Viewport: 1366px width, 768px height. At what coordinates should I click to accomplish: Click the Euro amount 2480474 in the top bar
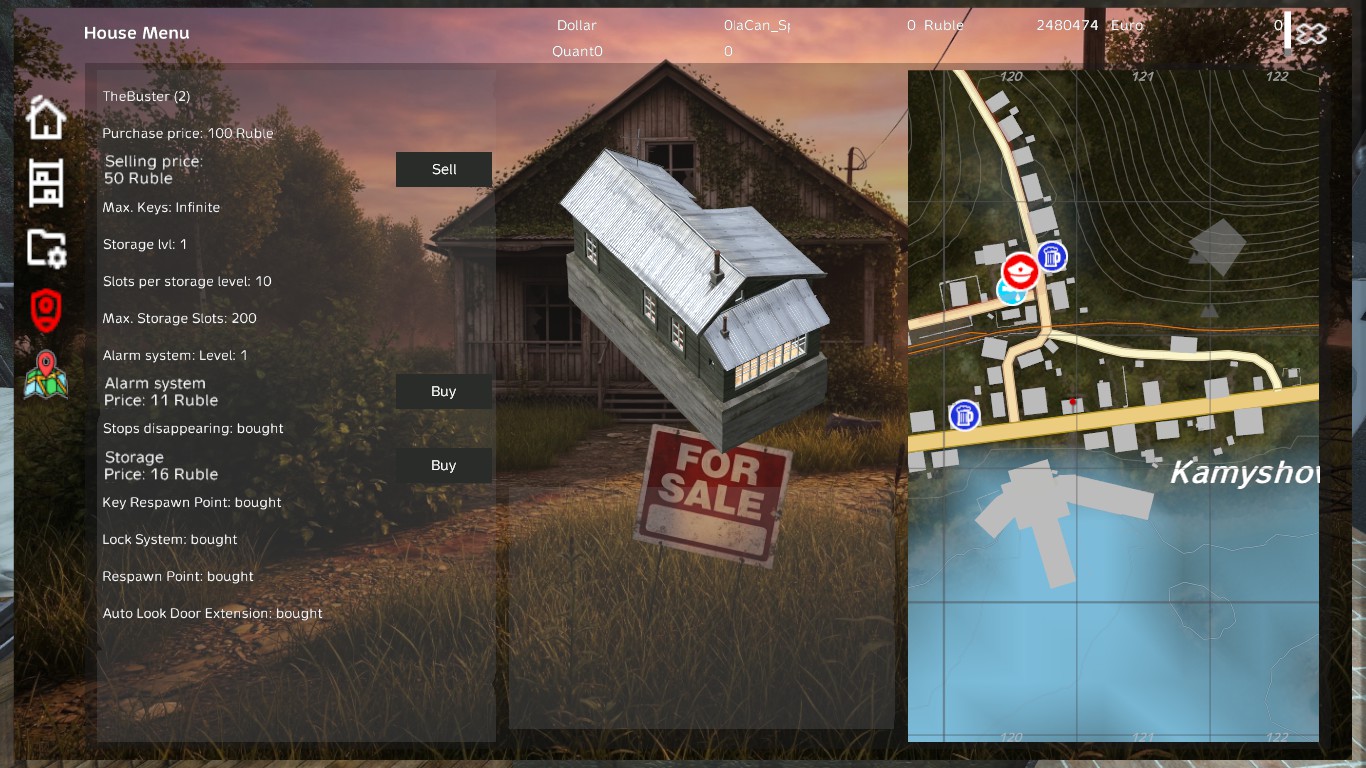pyautogui.click(x=1067, y=25)
